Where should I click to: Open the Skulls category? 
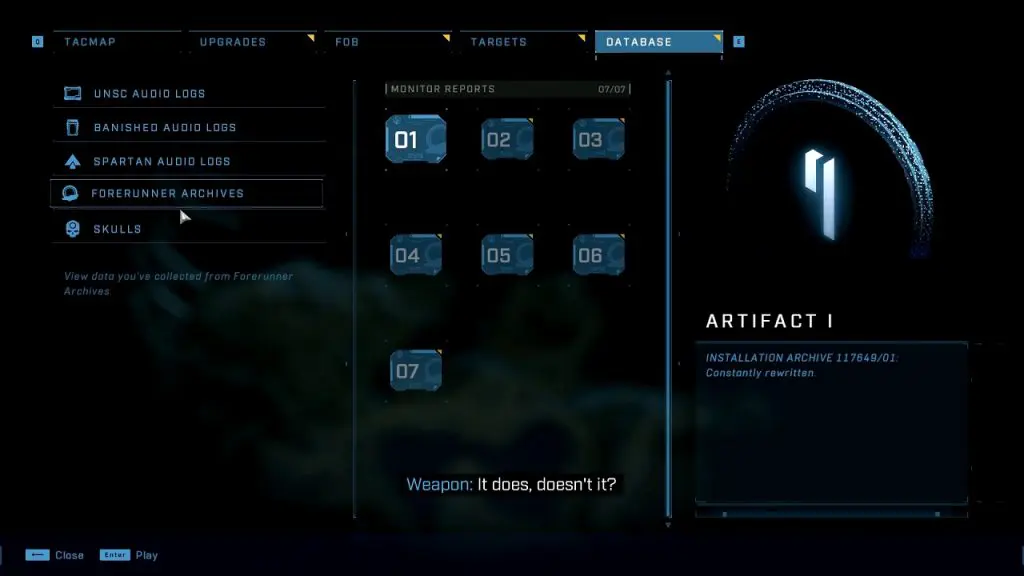pos(117,229)
